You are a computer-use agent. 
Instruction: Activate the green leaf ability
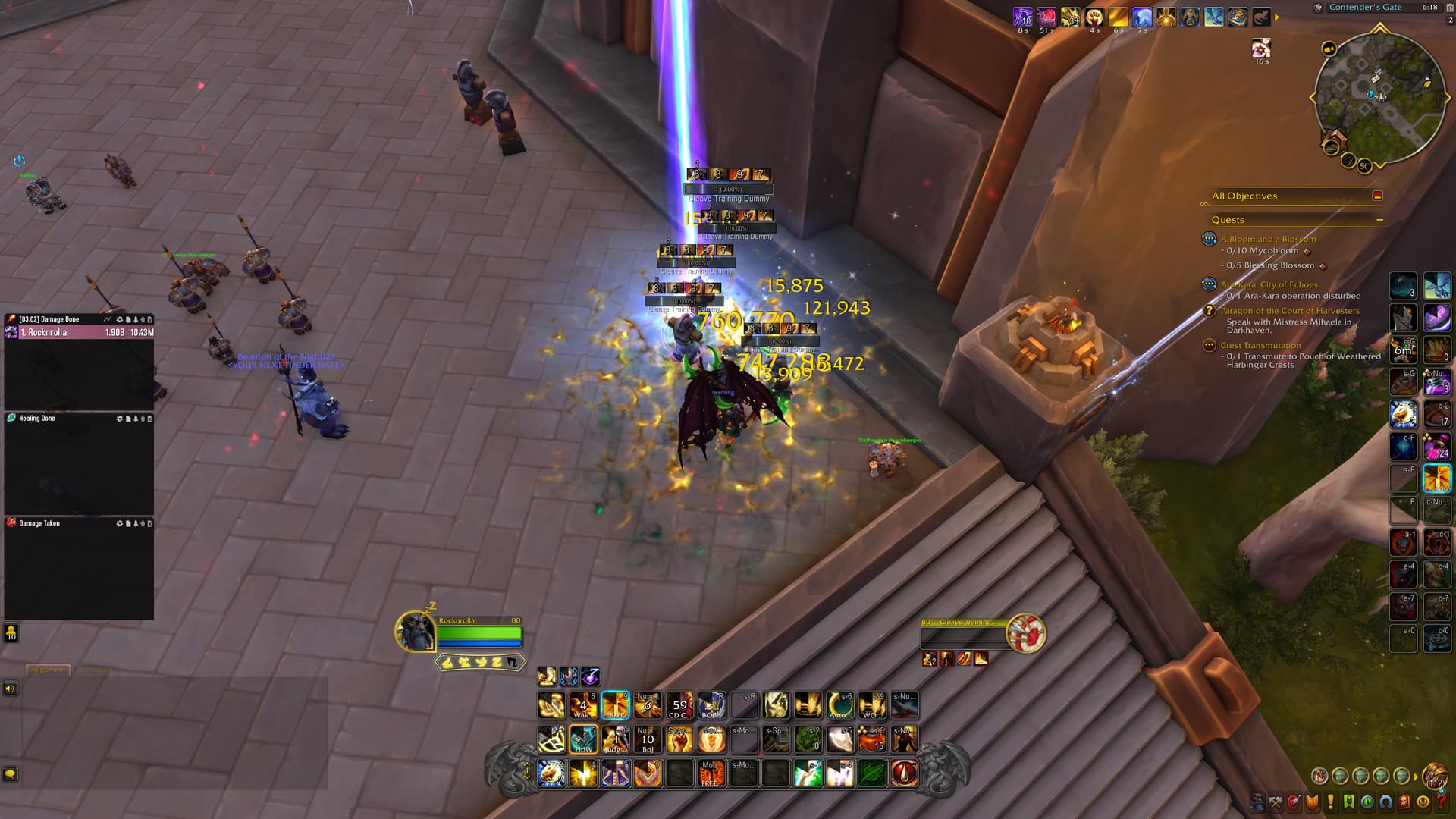872,773
